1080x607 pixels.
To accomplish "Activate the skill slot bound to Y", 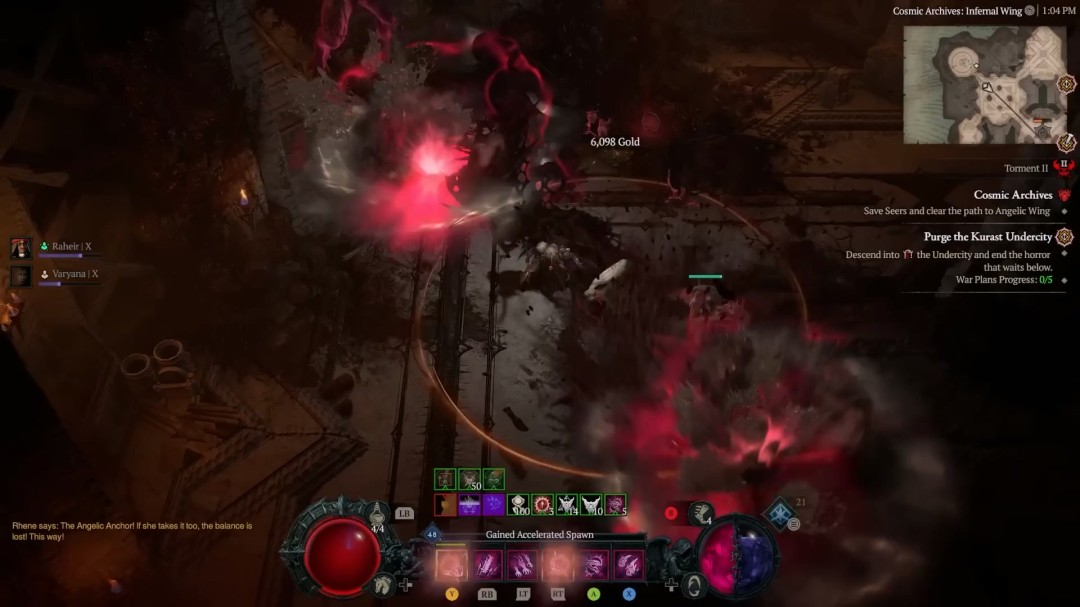I will (x=451, y=566).
